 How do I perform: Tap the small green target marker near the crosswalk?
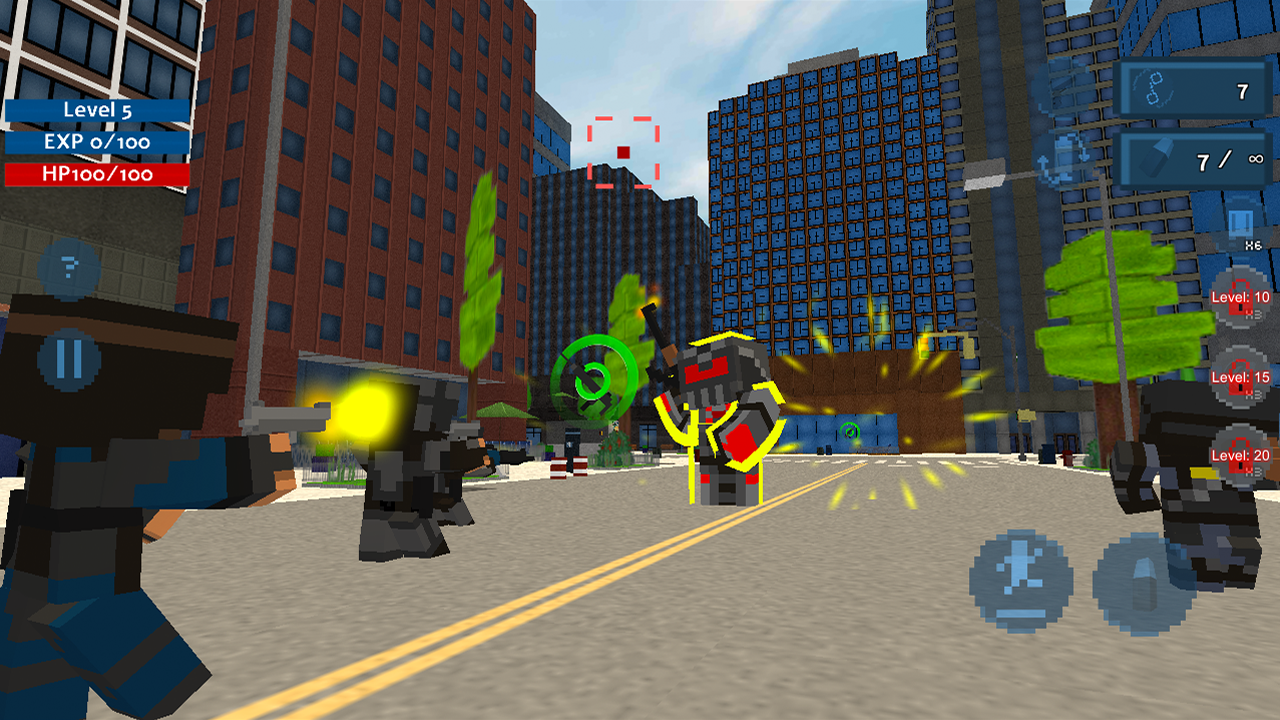click(x=848, y=432)
